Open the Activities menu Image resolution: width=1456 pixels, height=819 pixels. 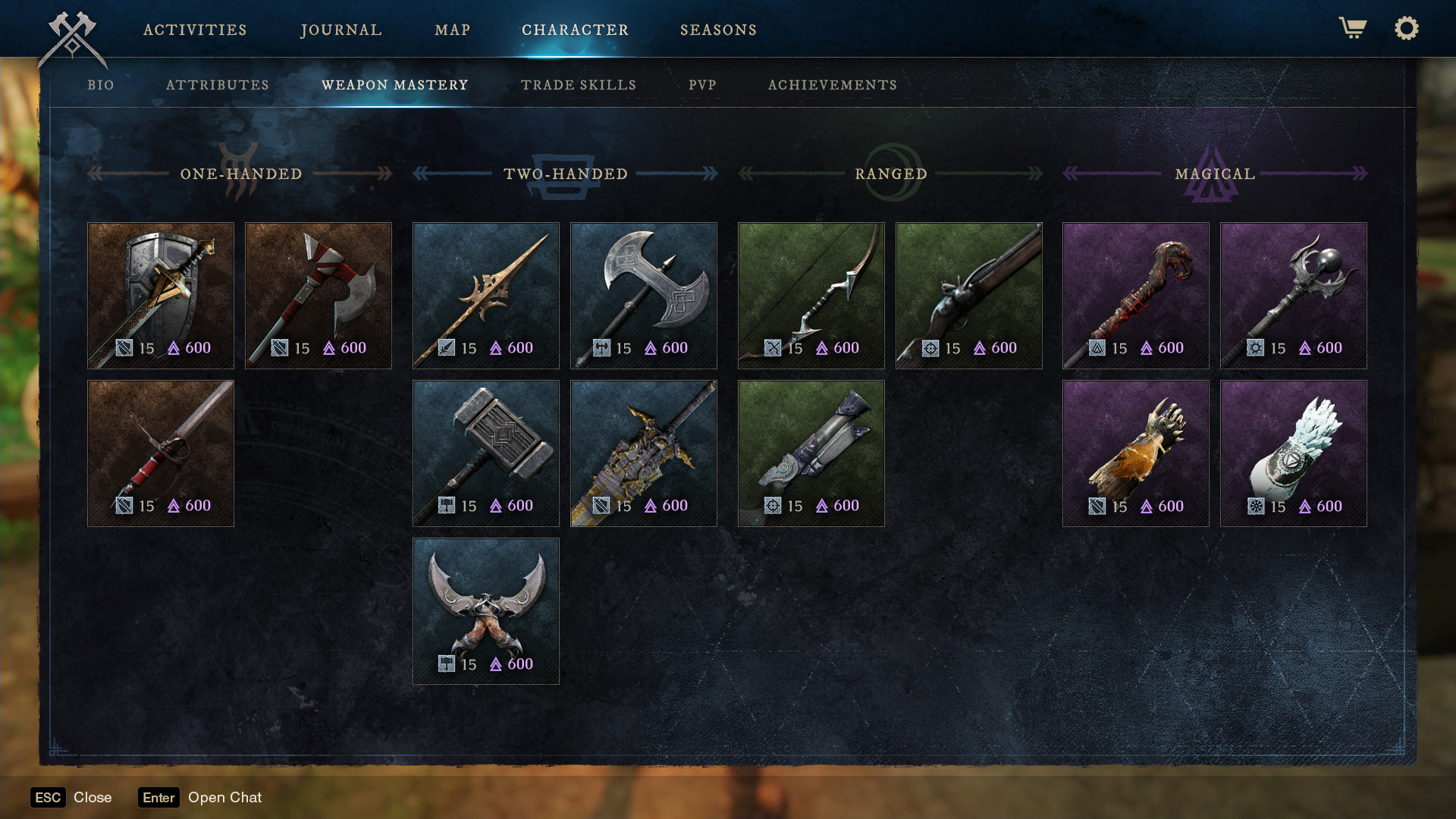[195, 30]
